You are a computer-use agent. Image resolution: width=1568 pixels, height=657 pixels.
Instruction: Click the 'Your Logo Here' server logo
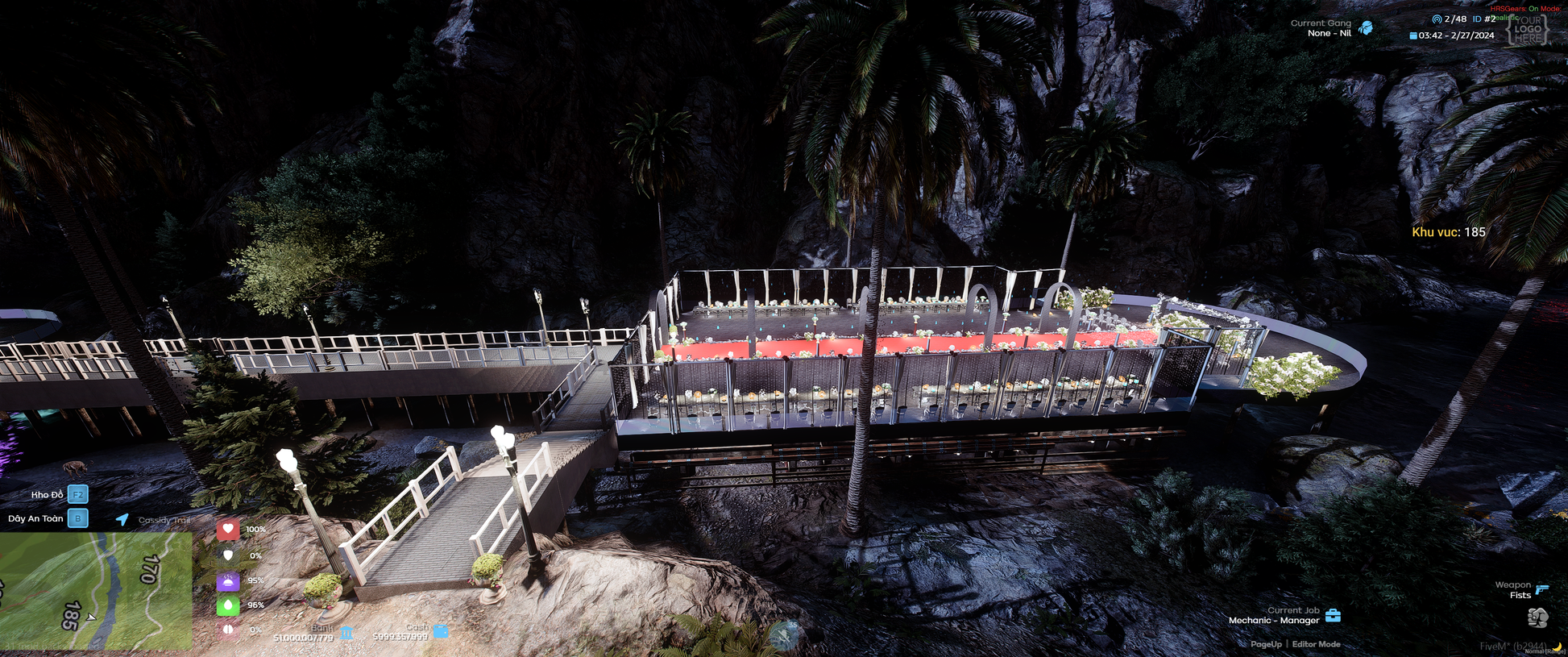(x=1528, y=29)
